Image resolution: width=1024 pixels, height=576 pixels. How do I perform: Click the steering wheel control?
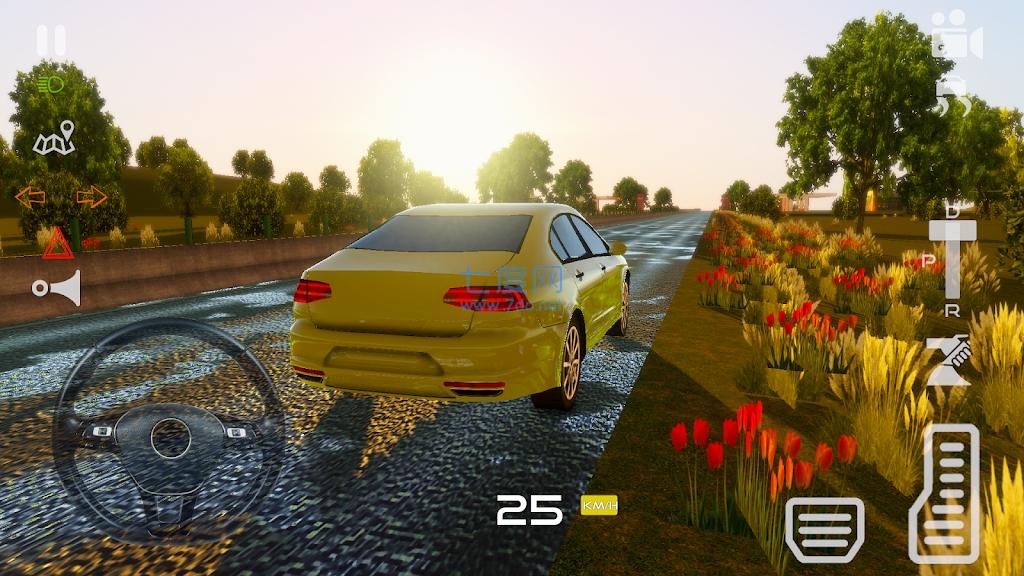(169, 436)
